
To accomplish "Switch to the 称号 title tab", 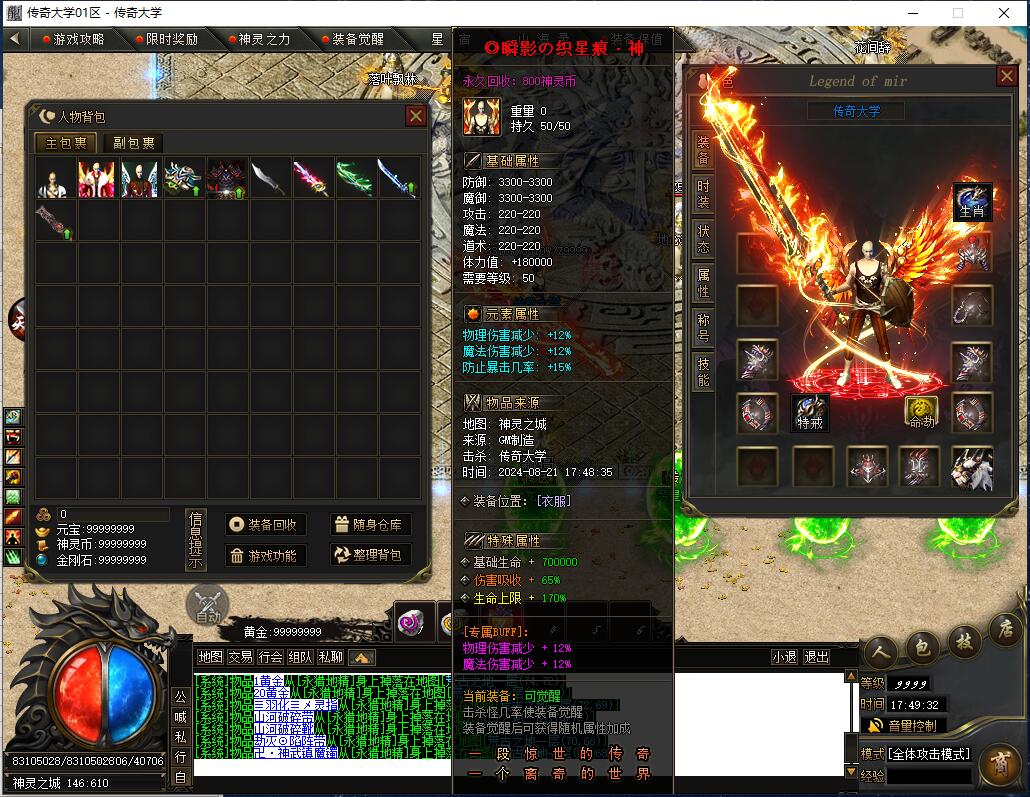I will click(x=704, y=328).
